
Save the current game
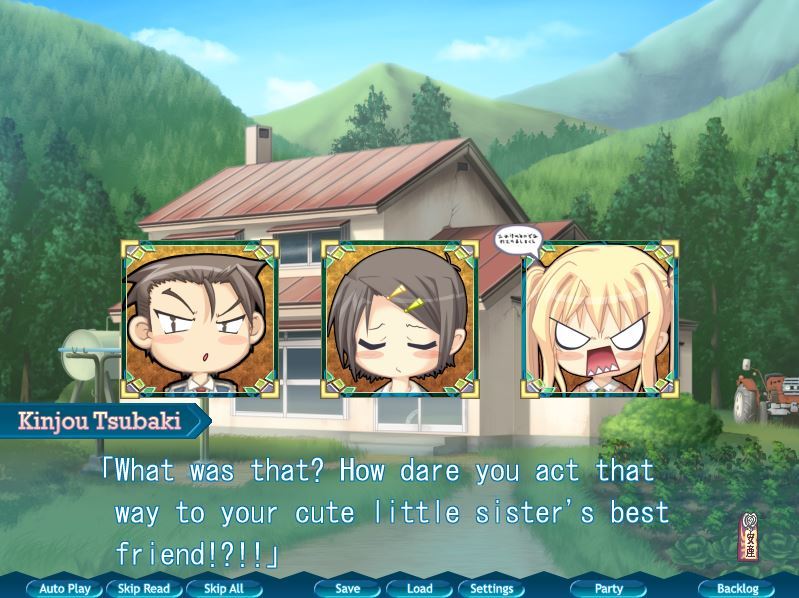(x=348, y=589)
